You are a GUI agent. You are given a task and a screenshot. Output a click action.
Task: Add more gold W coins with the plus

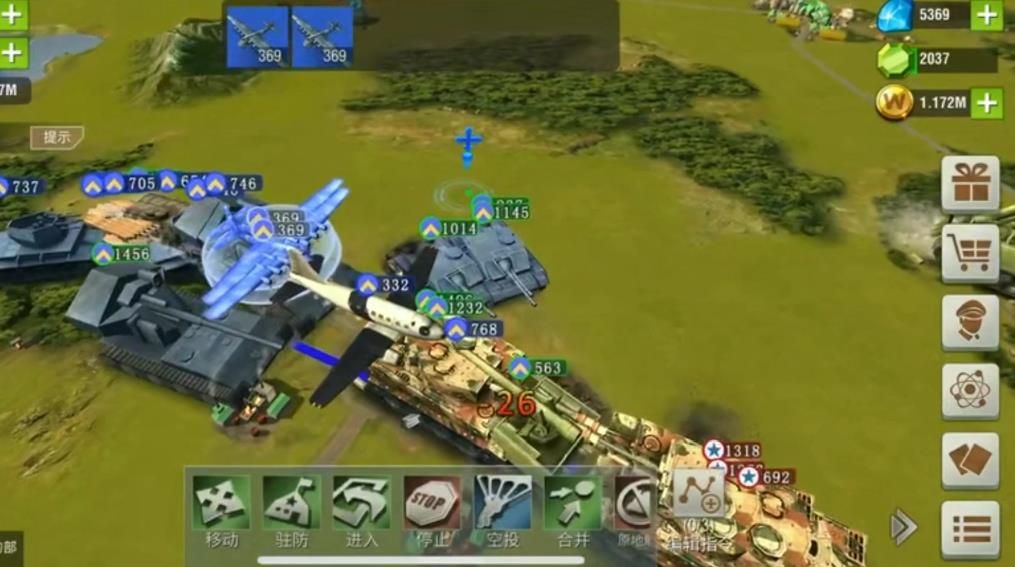click(x=986, y=102)
